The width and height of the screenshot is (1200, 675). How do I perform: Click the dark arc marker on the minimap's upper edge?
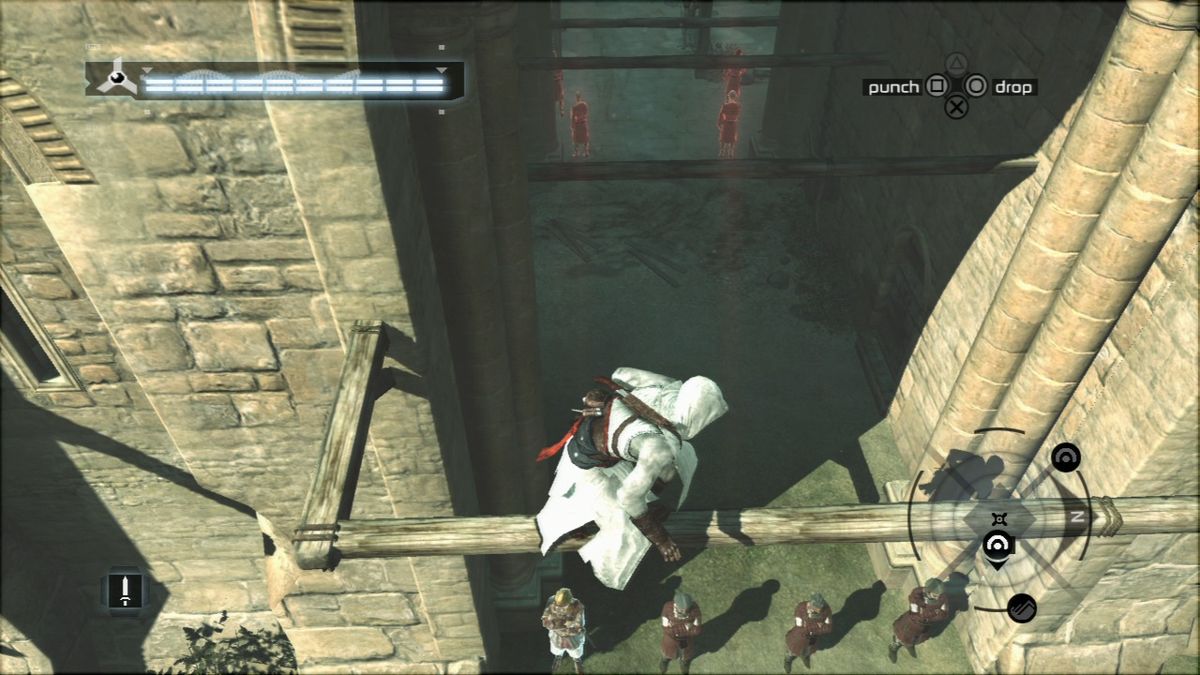tap(1066, 458)
